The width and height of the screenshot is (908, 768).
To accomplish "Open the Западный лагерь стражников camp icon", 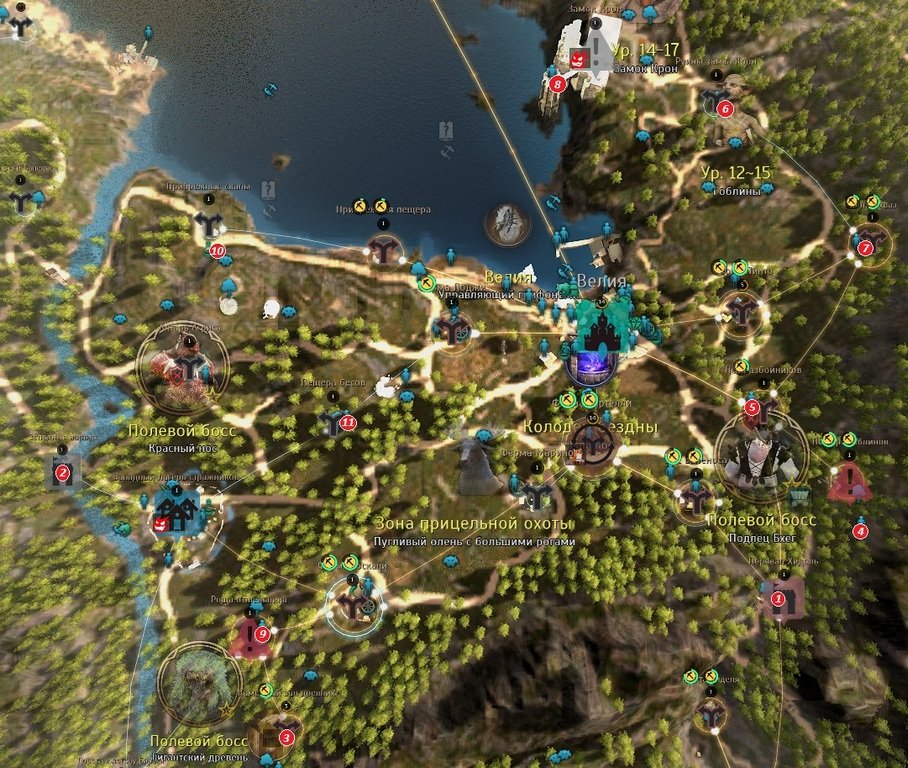I will click(176, 513).
